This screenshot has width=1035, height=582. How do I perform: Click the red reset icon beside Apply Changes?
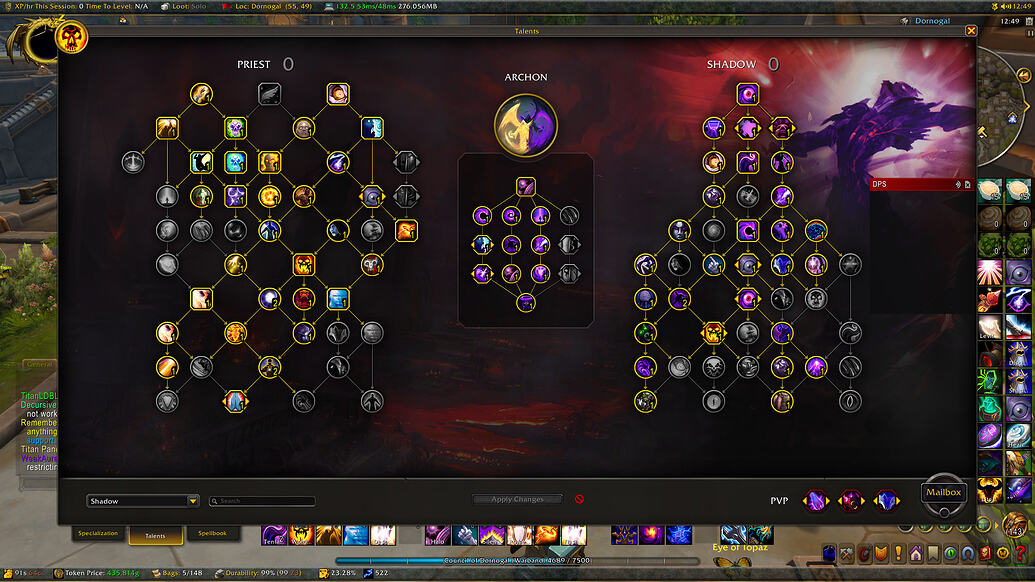point(579,499)
